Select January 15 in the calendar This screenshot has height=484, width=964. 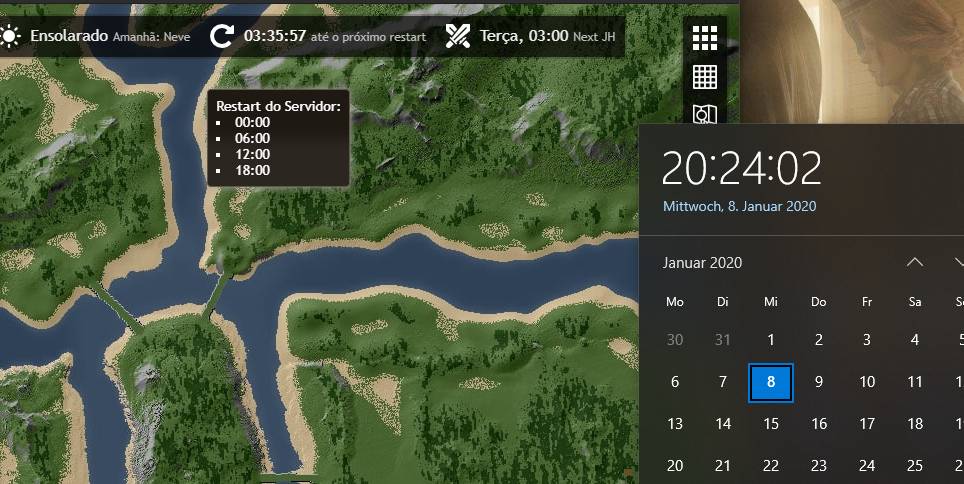tap(770, 423)
